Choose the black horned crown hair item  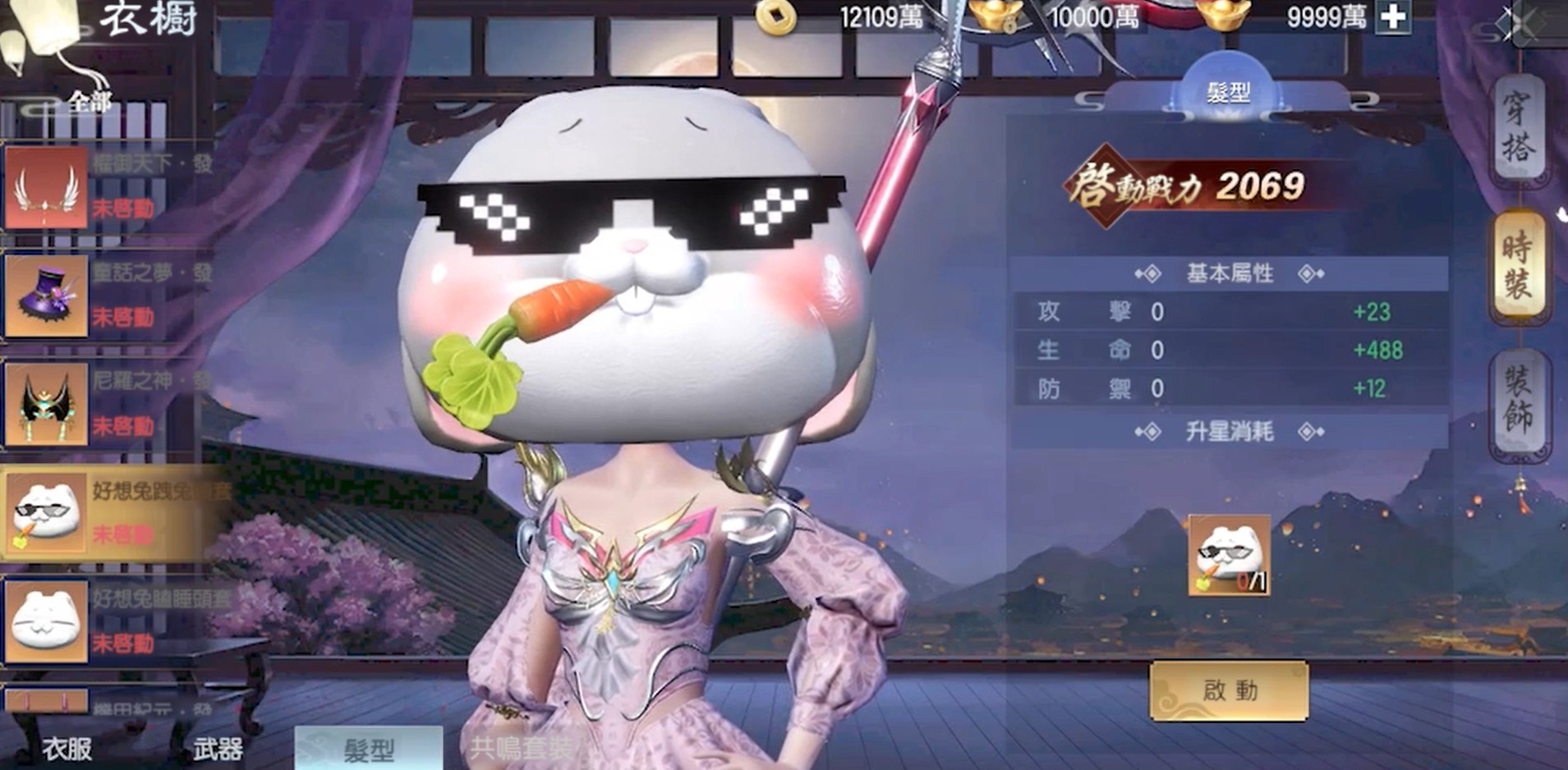[47, 404]
